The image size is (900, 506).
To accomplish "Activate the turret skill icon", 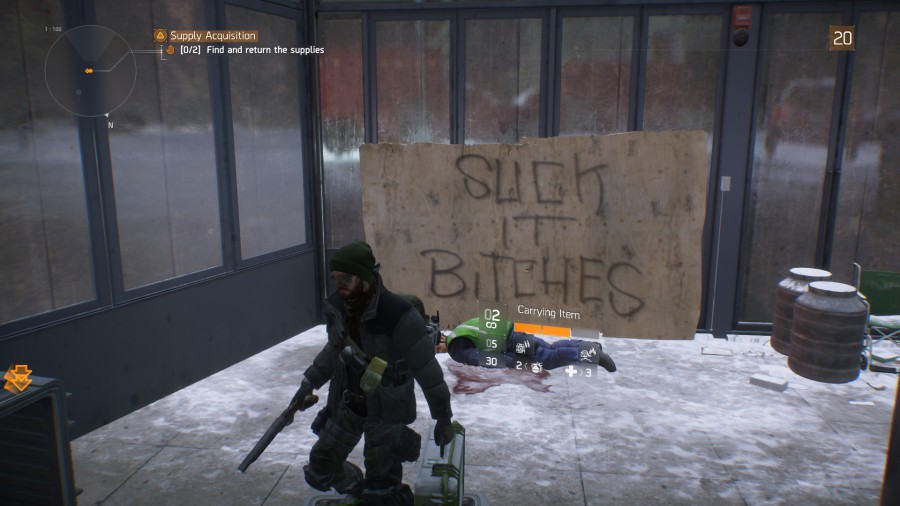I will pos(521,345).
